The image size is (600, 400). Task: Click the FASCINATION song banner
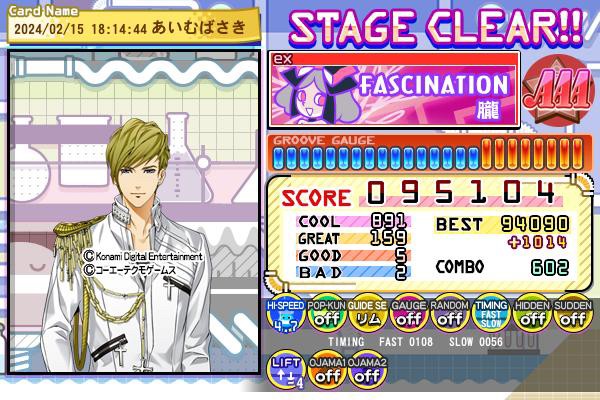[394, 90]
